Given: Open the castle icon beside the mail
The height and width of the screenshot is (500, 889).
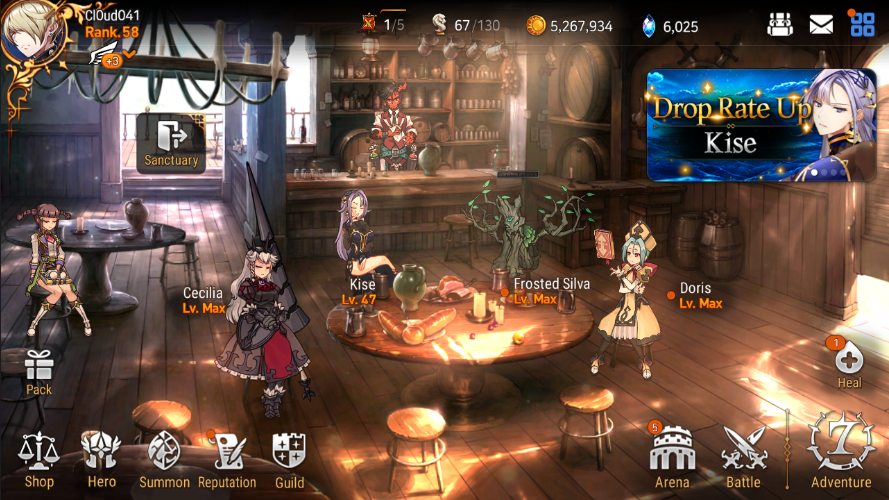Looking at the screenshot, I should (780, 25).
